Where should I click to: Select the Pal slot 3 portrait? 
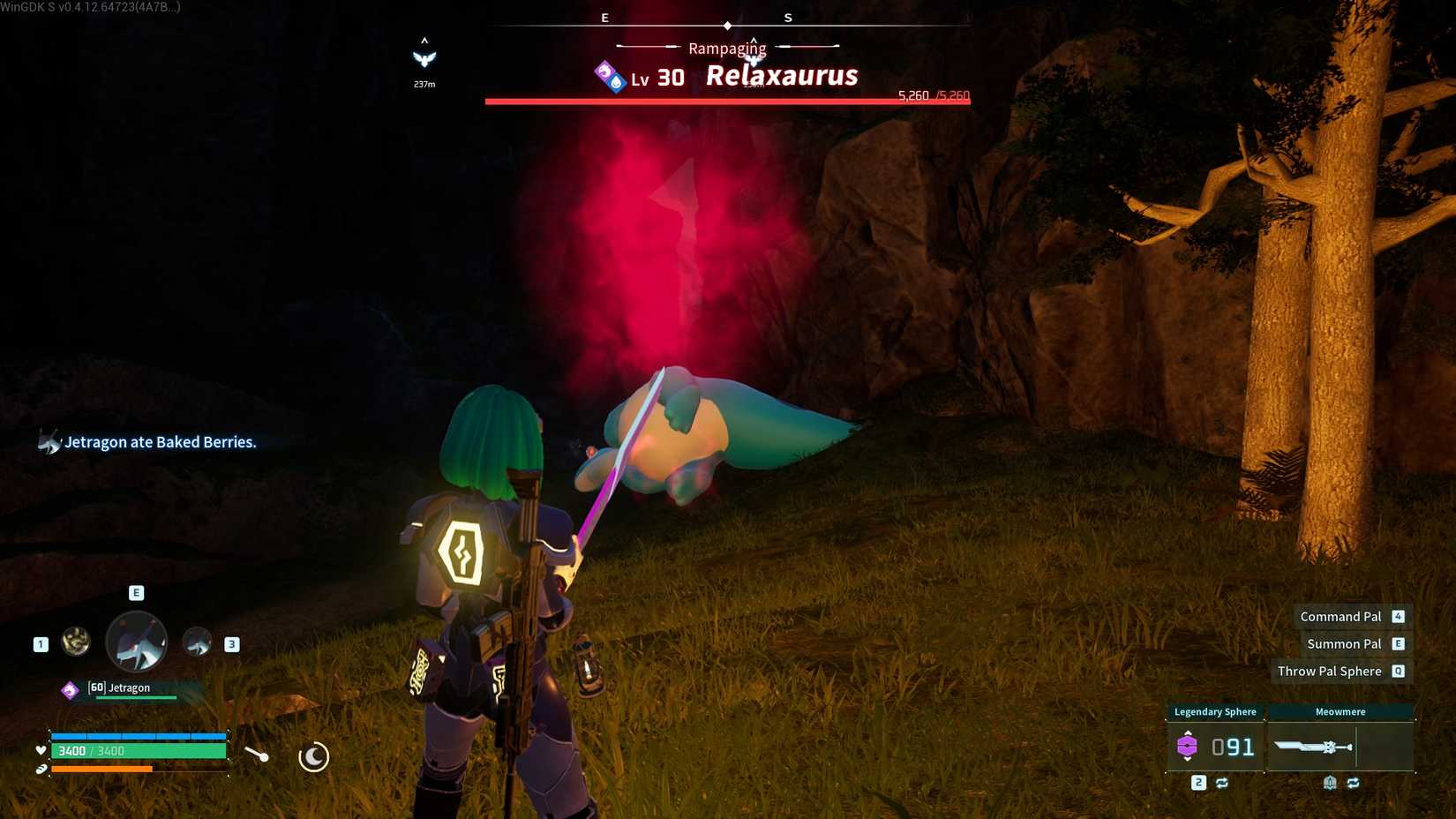[x=199, y=642]
